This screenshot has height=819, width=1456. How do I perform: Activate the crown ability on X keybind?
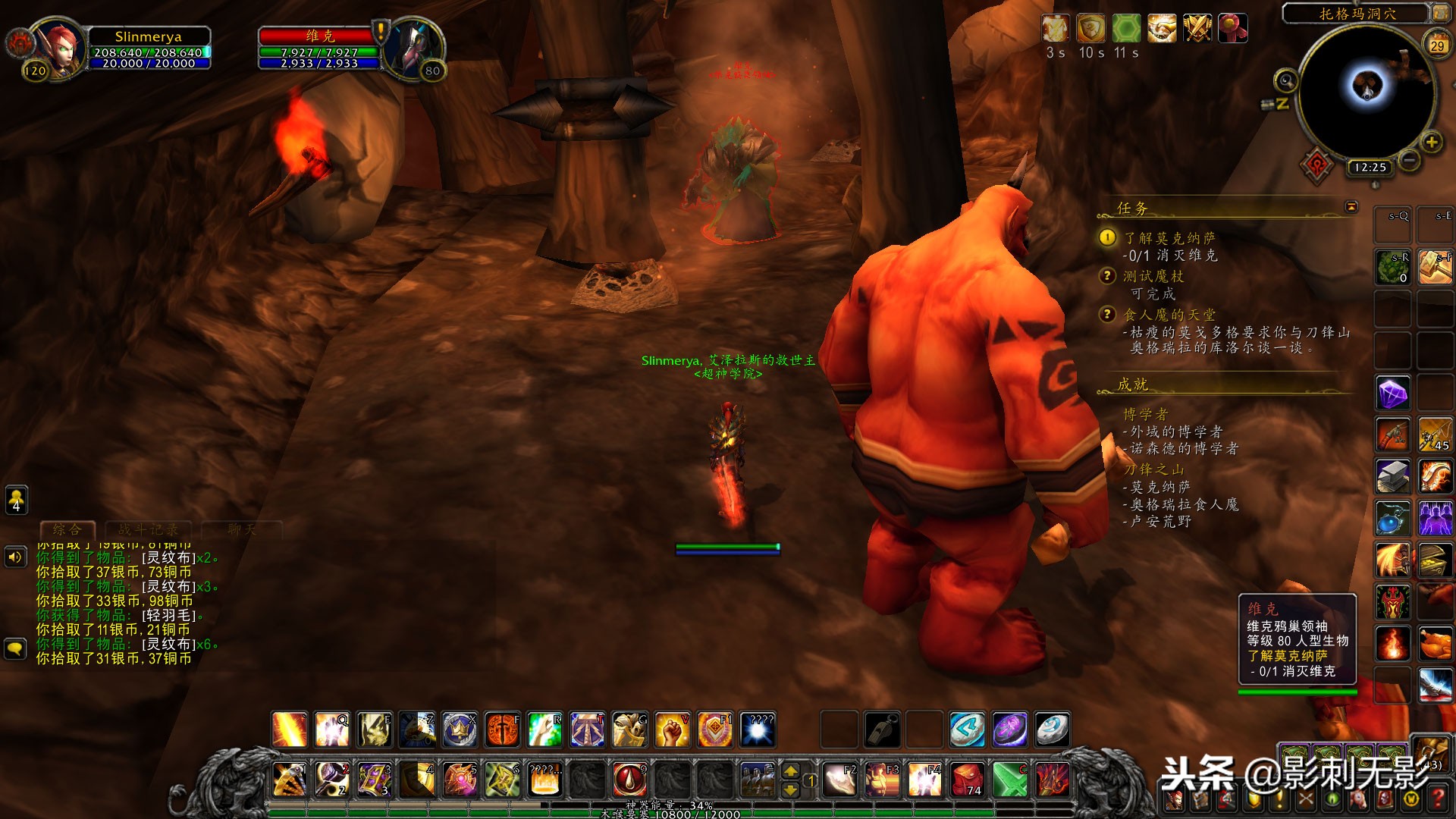tap(460, 730)
